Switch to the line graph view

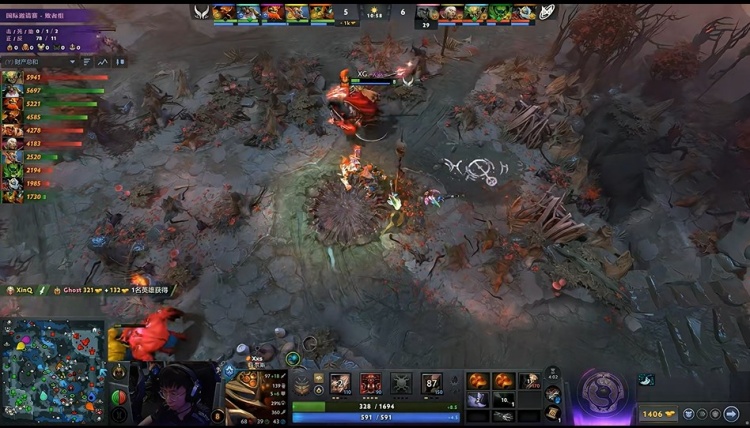pos(102,62)
